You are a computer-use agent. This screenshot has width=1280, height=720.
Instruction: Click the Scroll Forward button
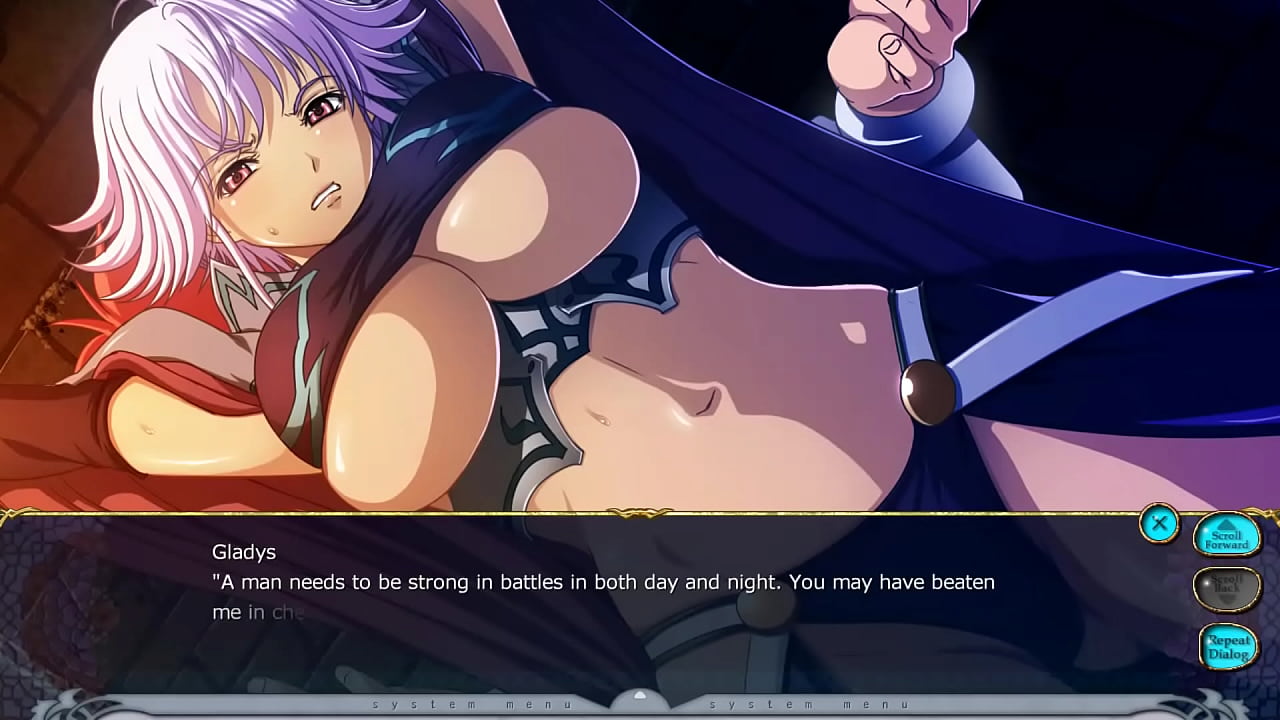tap(1227, 538)
